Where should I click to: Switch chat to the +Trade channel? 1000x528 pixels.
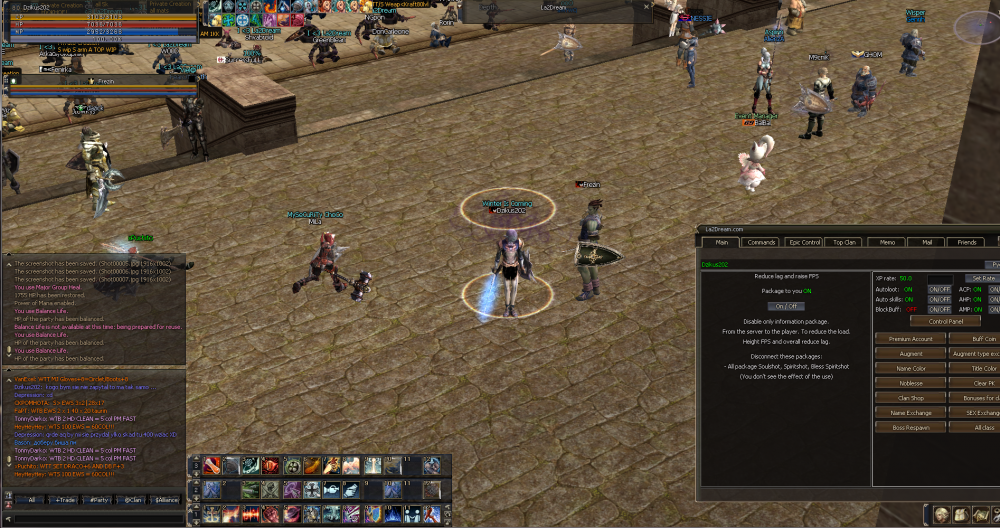tap(65, 499)
